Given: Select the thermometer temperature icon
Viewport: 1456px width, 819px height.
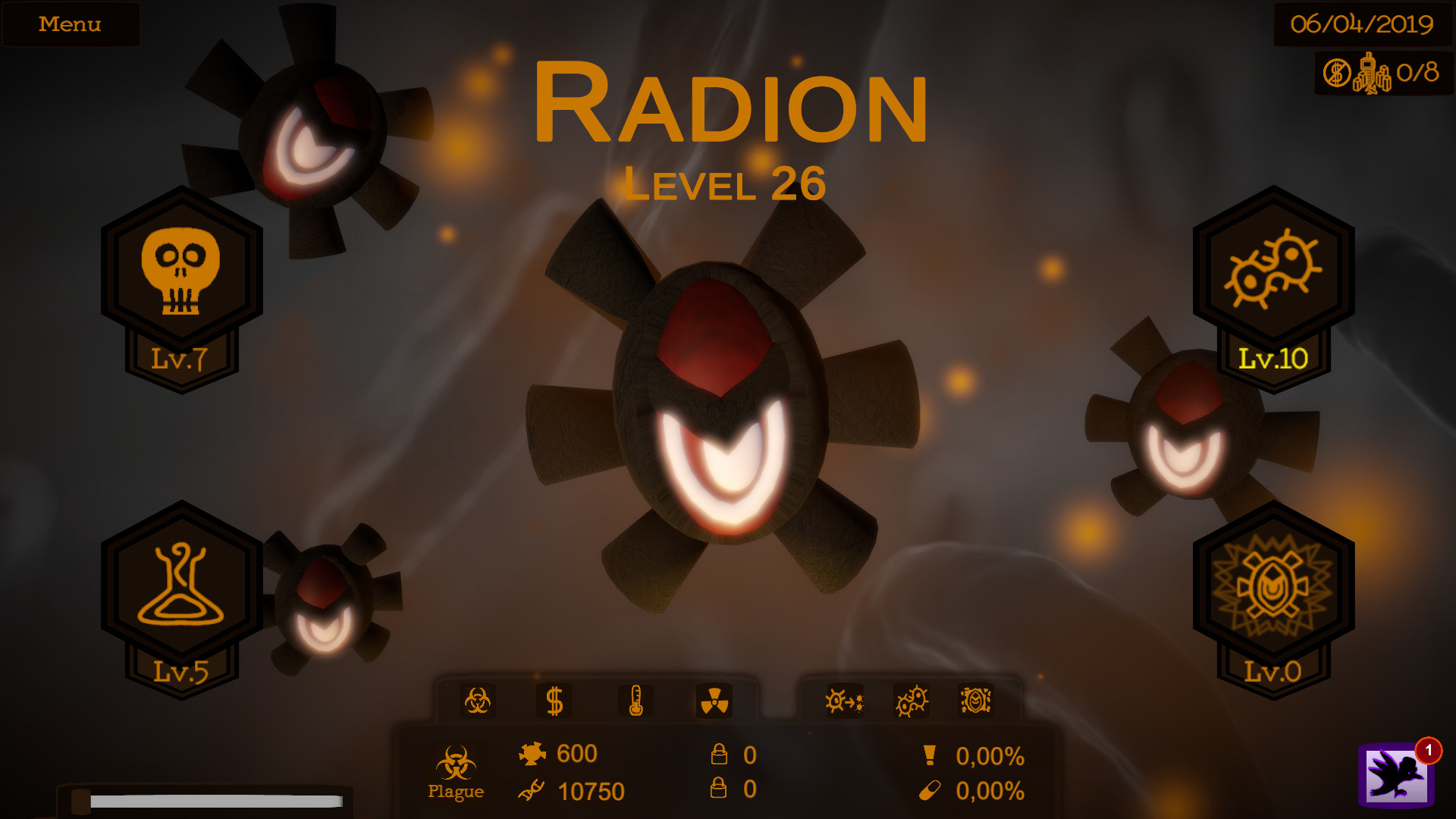Looking at the screenshot, I should [x=637, y=701].
